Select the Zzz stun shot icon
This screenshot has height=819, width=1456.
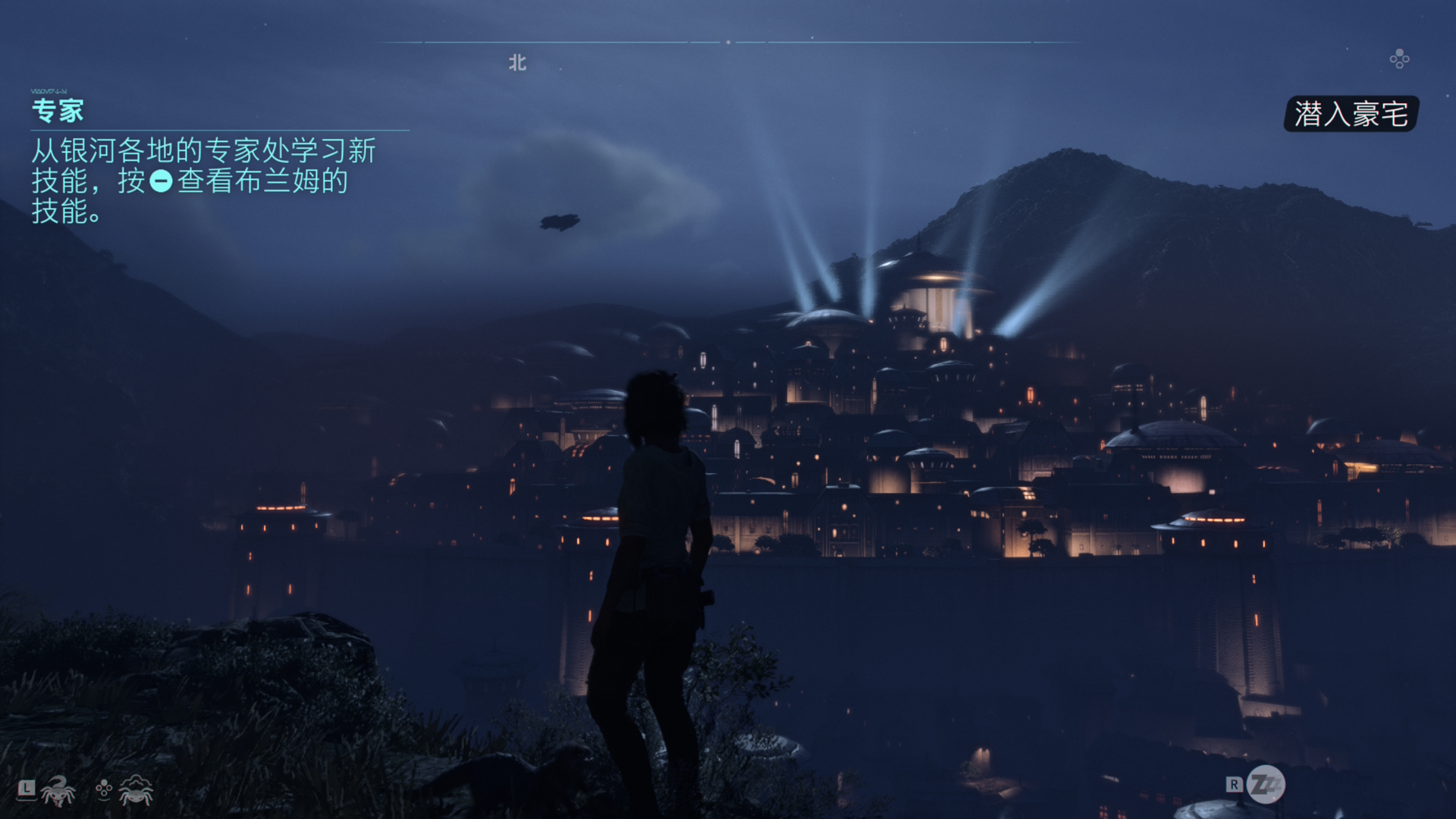point(1266,785)
